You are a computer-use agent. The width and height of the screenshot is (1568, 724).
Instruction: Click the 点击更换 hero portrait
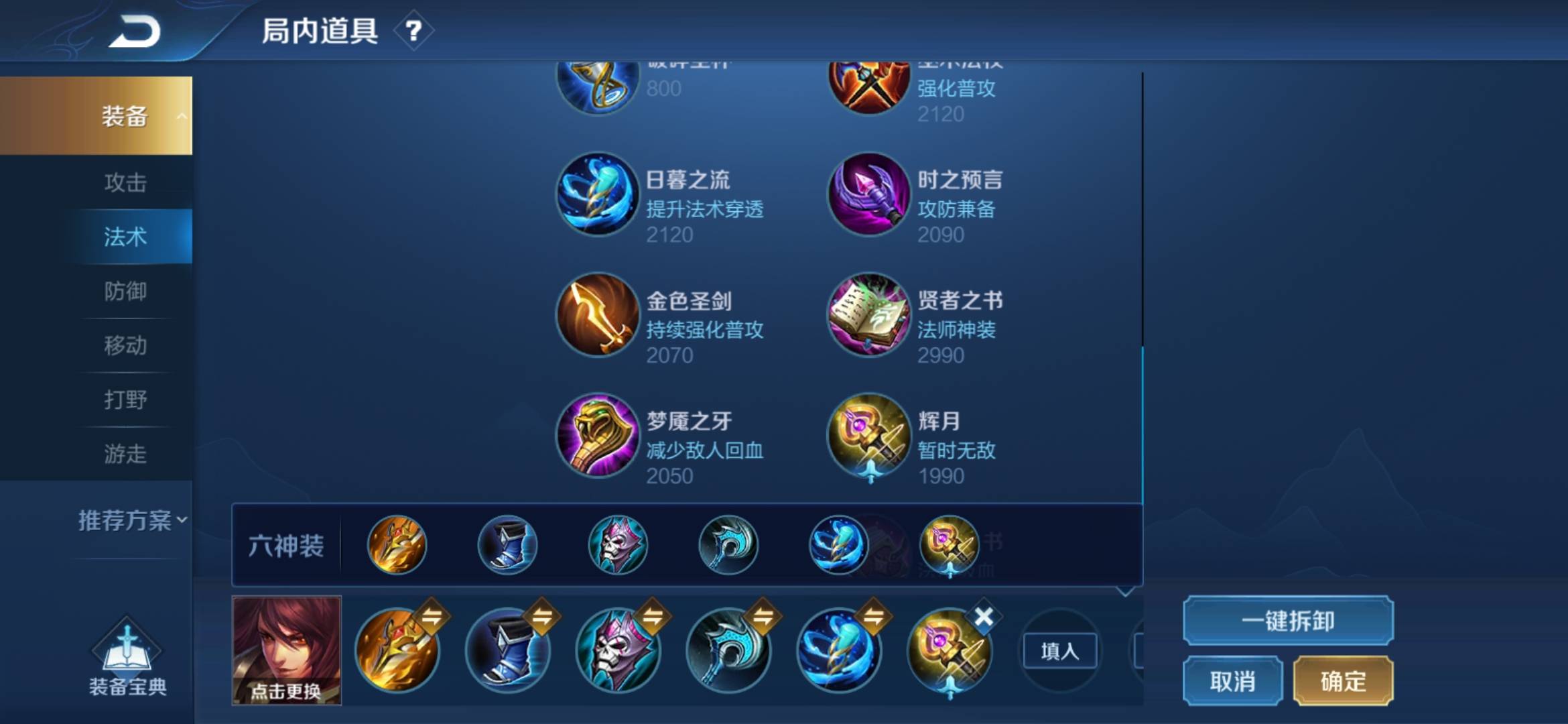click(287, 652)
